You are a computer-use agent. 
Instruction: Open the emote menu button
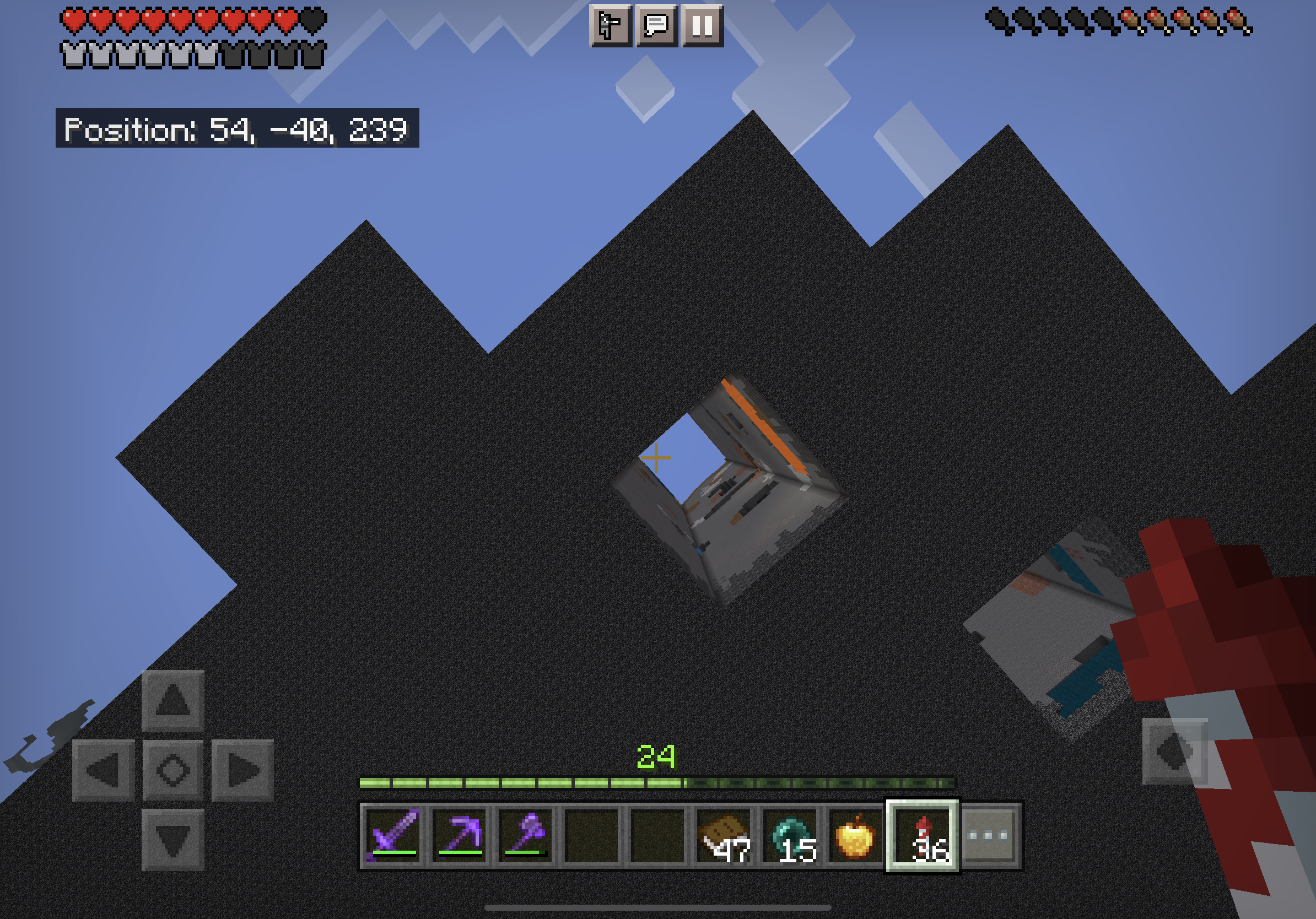610,26
